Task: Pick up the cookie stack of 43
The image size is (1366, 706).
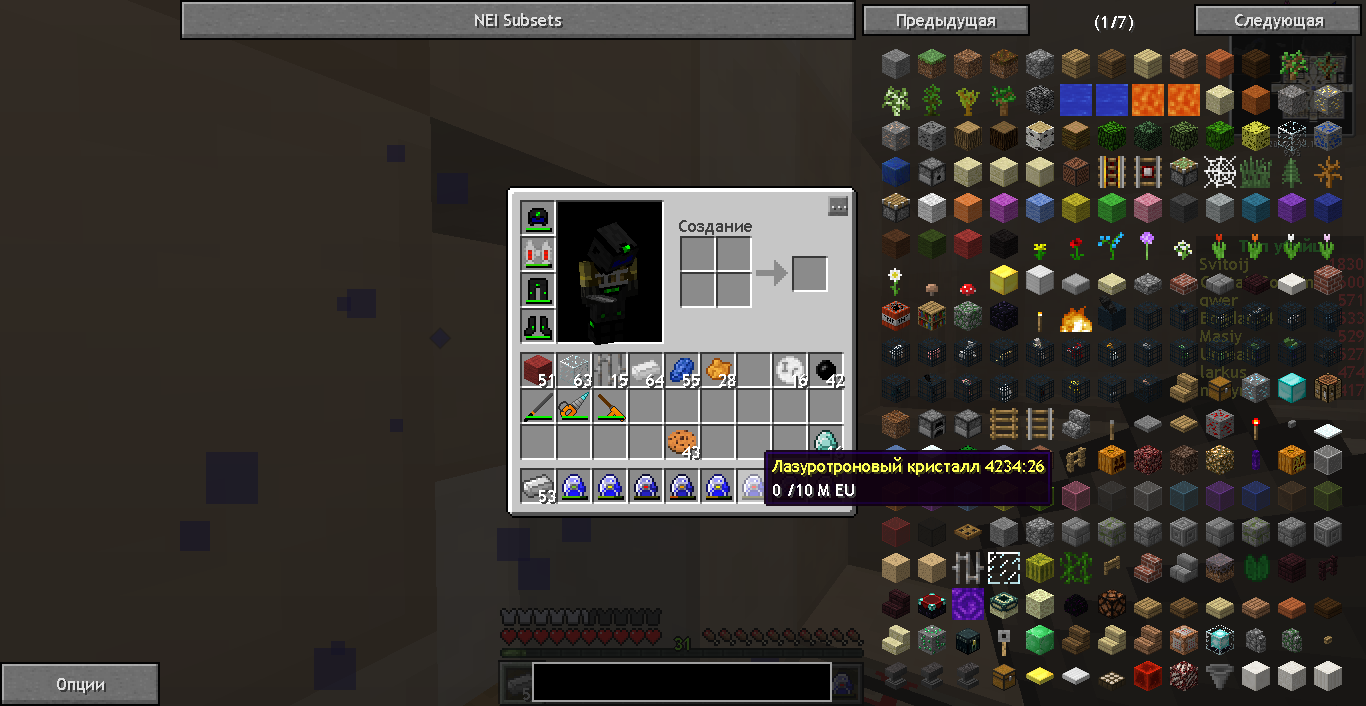Action: (682, 441)
